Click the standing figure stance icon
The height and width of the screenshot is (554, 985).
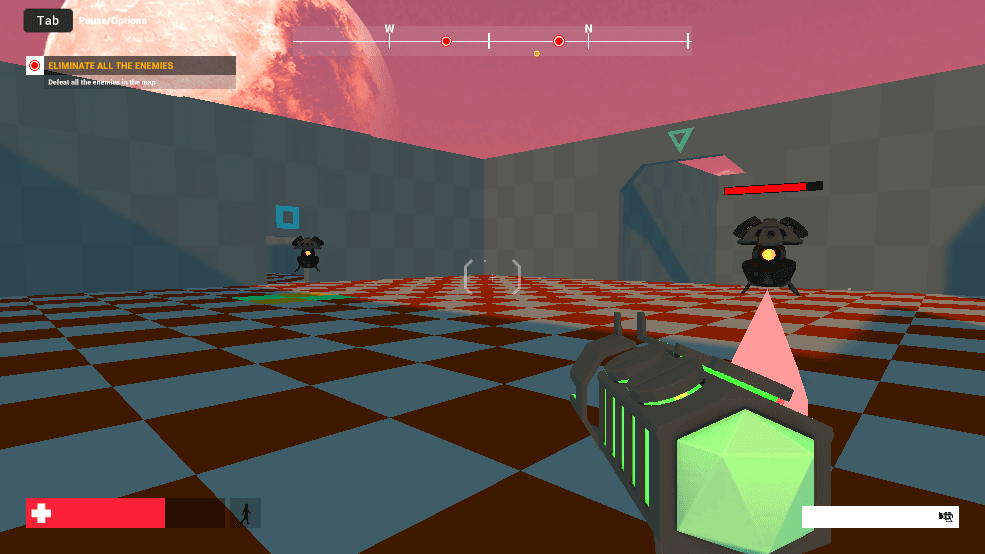tap(245, 513)
